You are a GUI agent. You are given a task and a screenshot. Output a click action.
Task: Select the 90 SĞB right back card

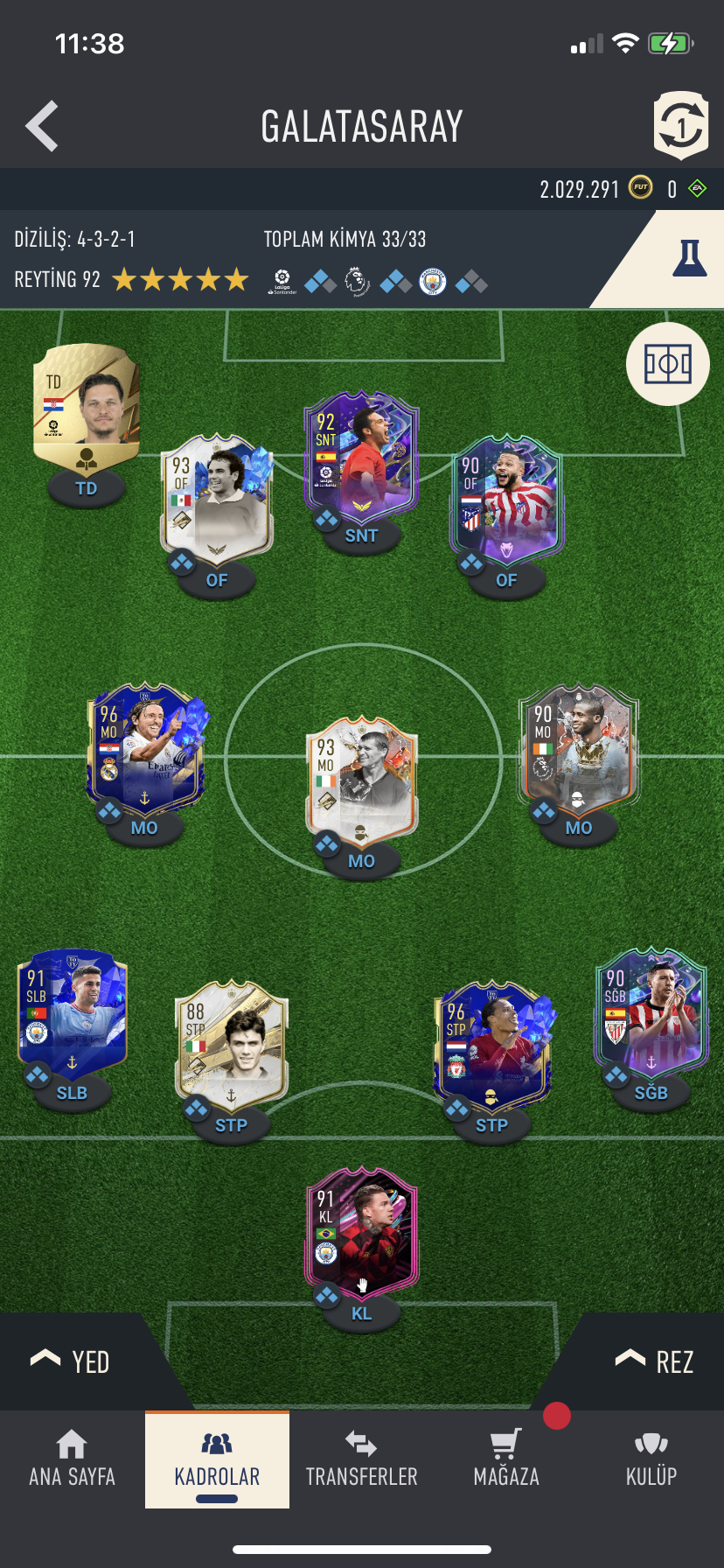pyautogui.click(x=651, y=1013)
